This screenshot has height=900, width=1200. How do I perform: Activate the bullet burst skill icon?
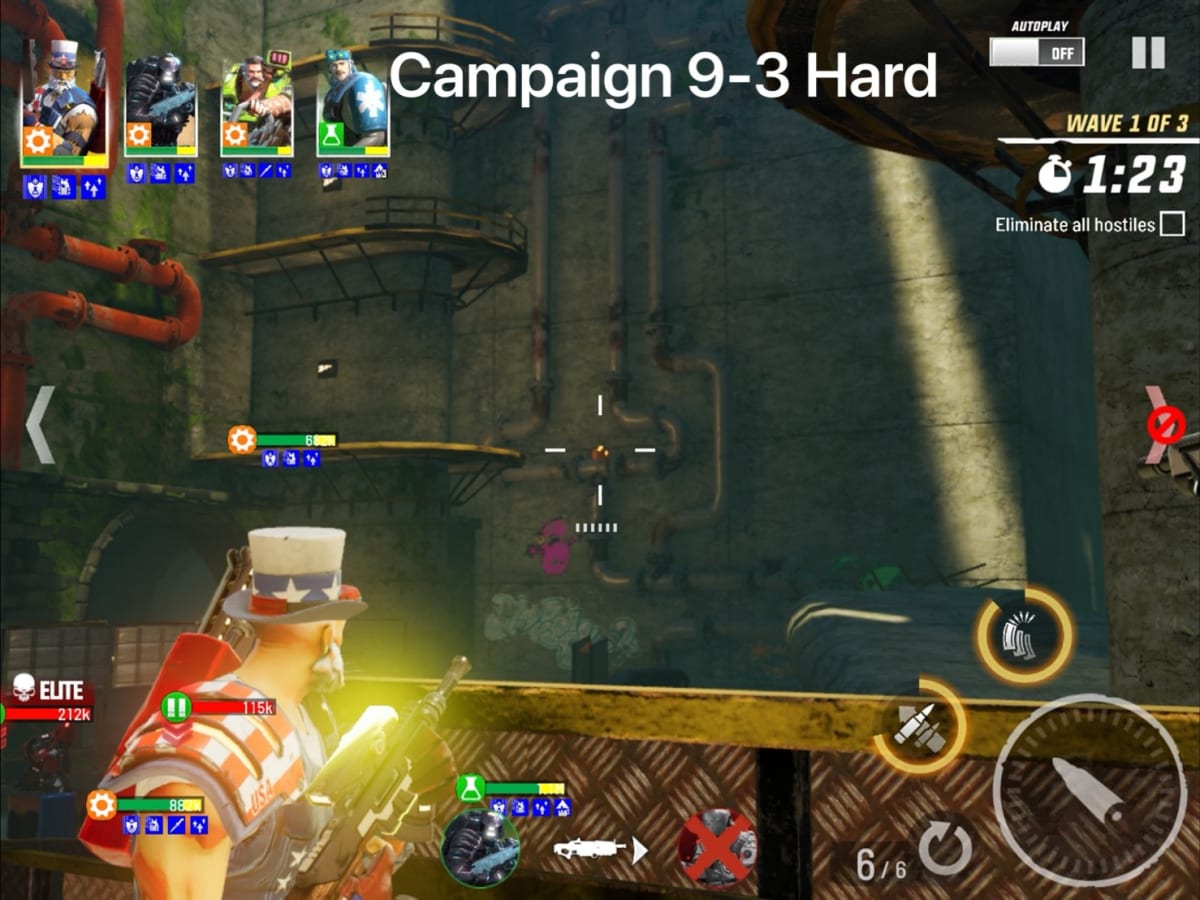921,725
